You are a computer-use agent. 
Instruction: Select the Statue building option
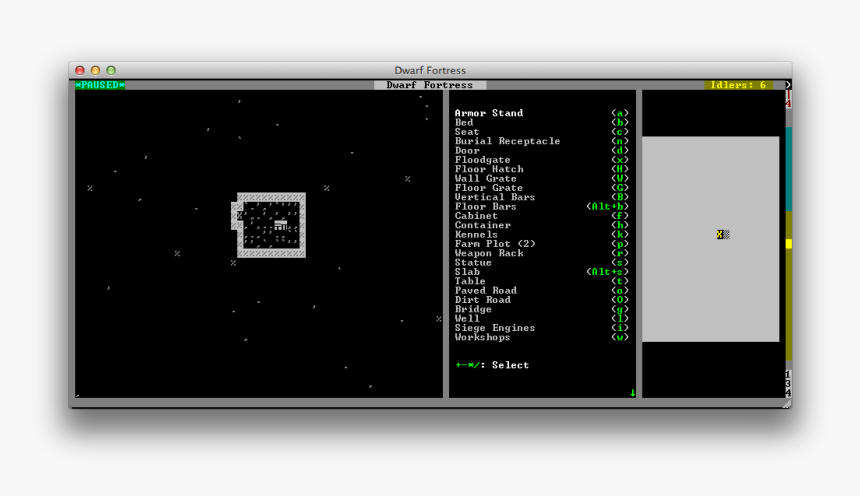[473, 263]
